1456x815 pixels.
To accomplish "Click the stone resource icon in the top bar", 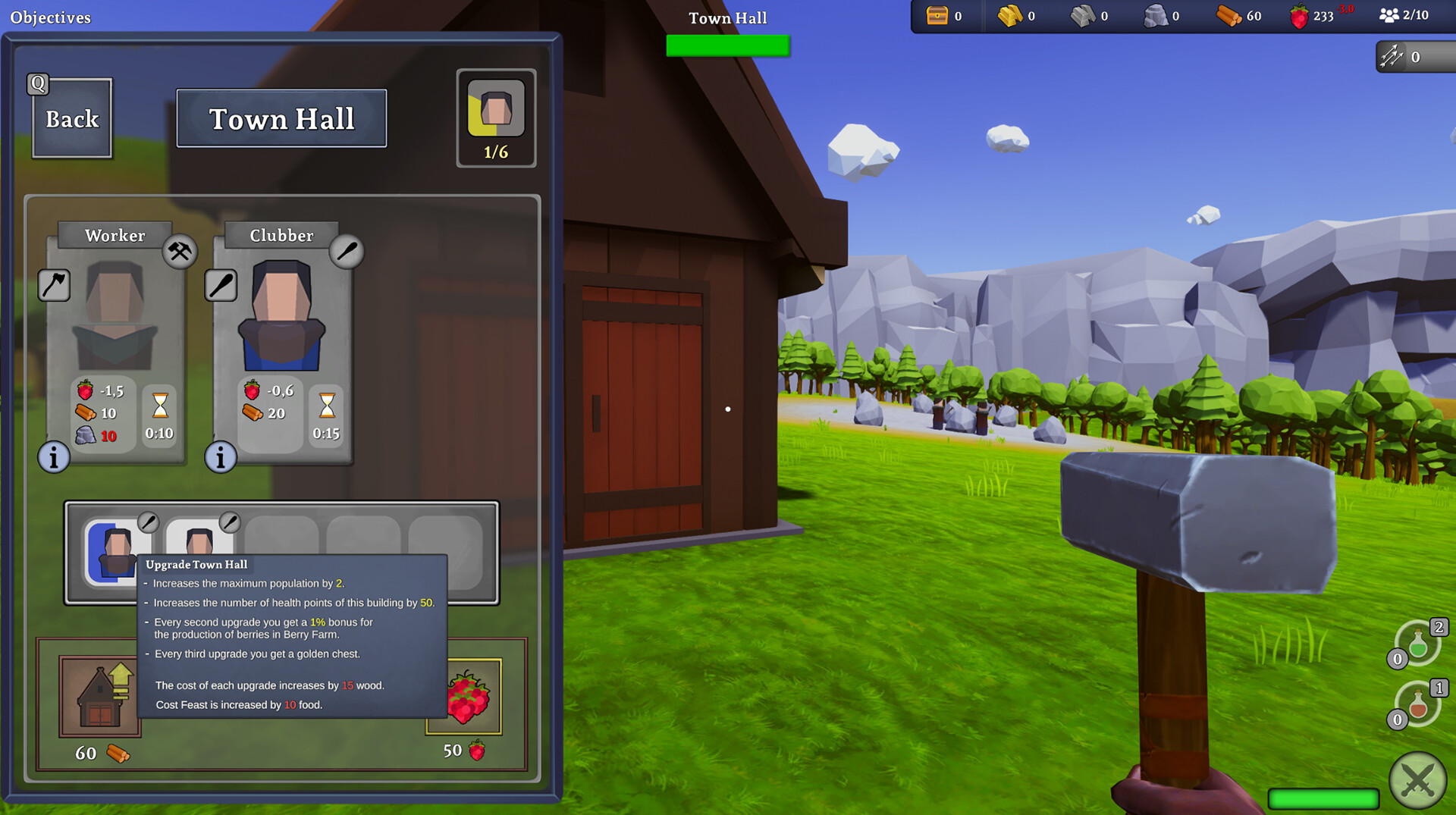I will coord(1153,16).
